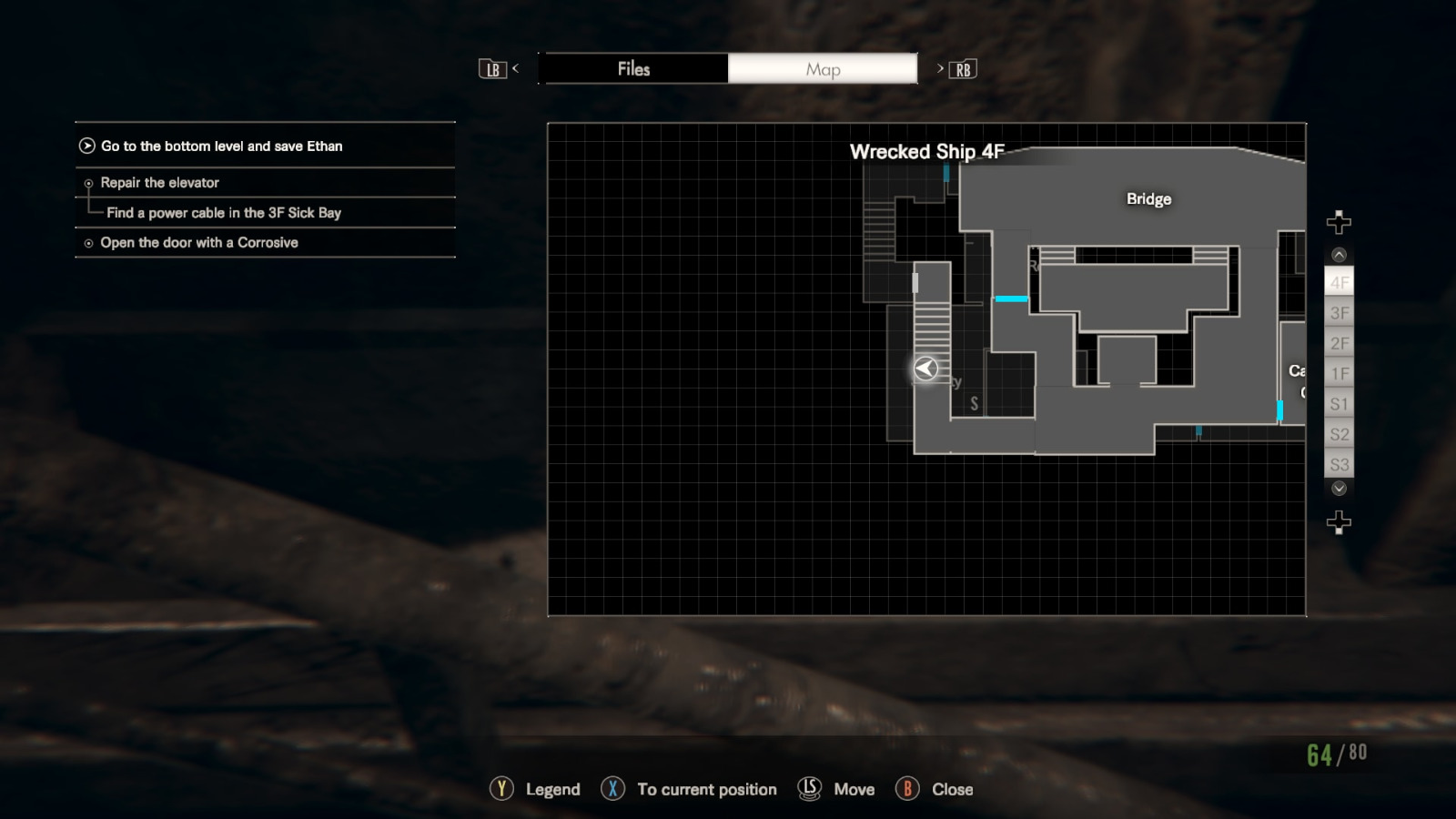This screenshot has height=819, width=1456.
Task: Click the down chevron below the floor selector
Action: point(1338,489)
